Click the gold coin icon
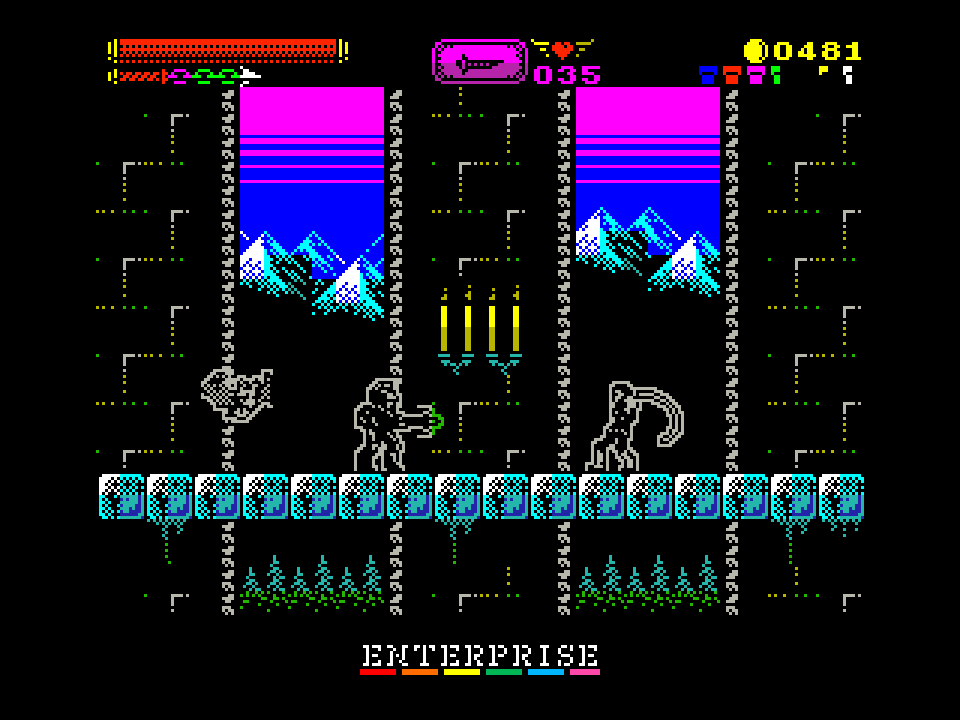Image resolution: width=960 pixels, height=720 pixels. 755,51
